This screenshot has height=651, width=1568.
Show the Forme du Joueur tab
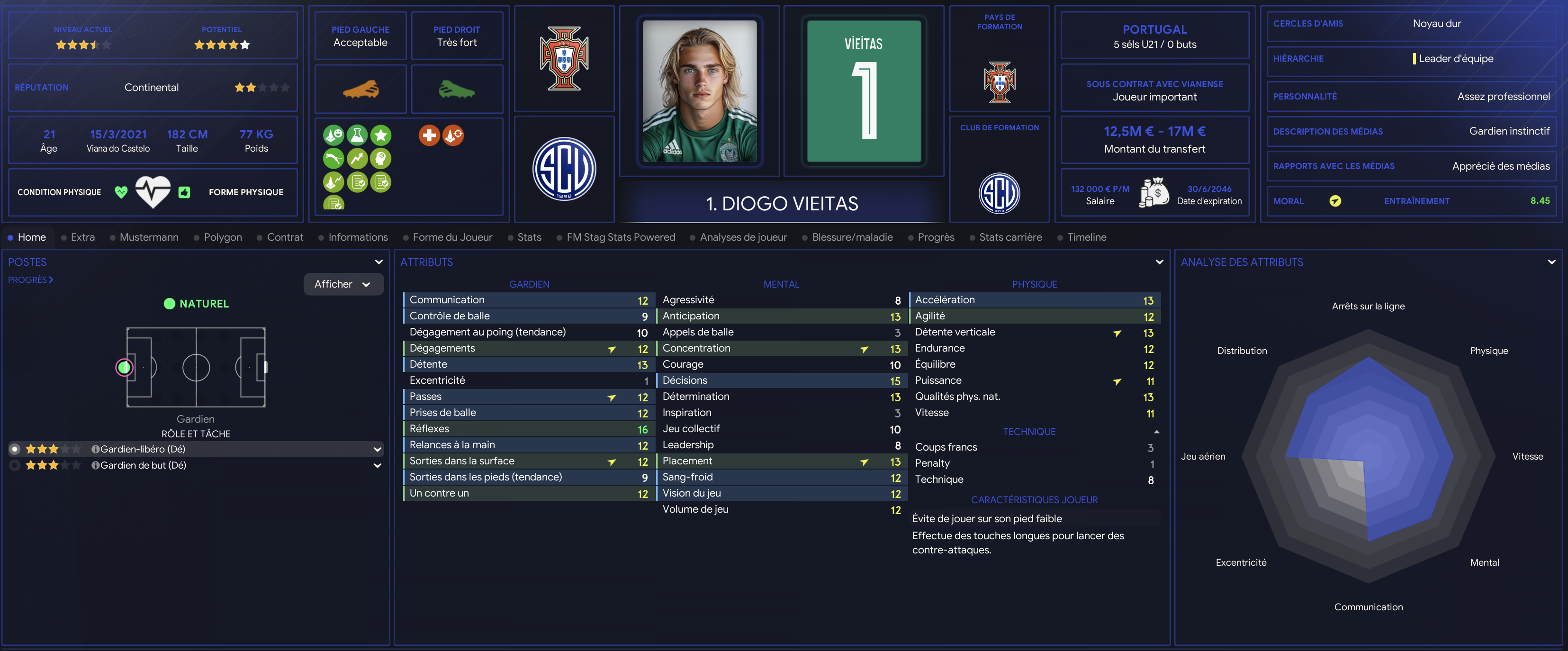(x=451, y=237)
